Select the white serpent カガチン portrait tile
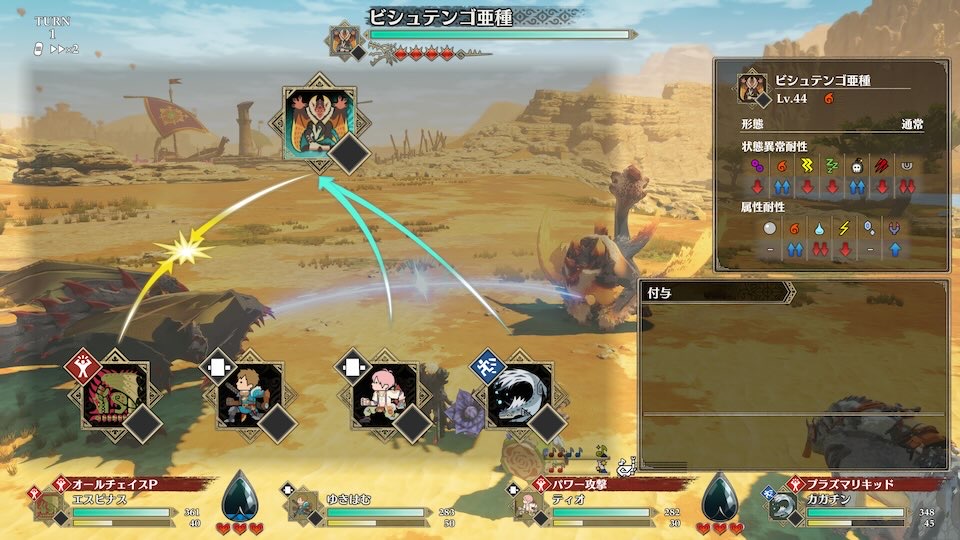This screenshot has width=960, height=540. coord(518,394)
